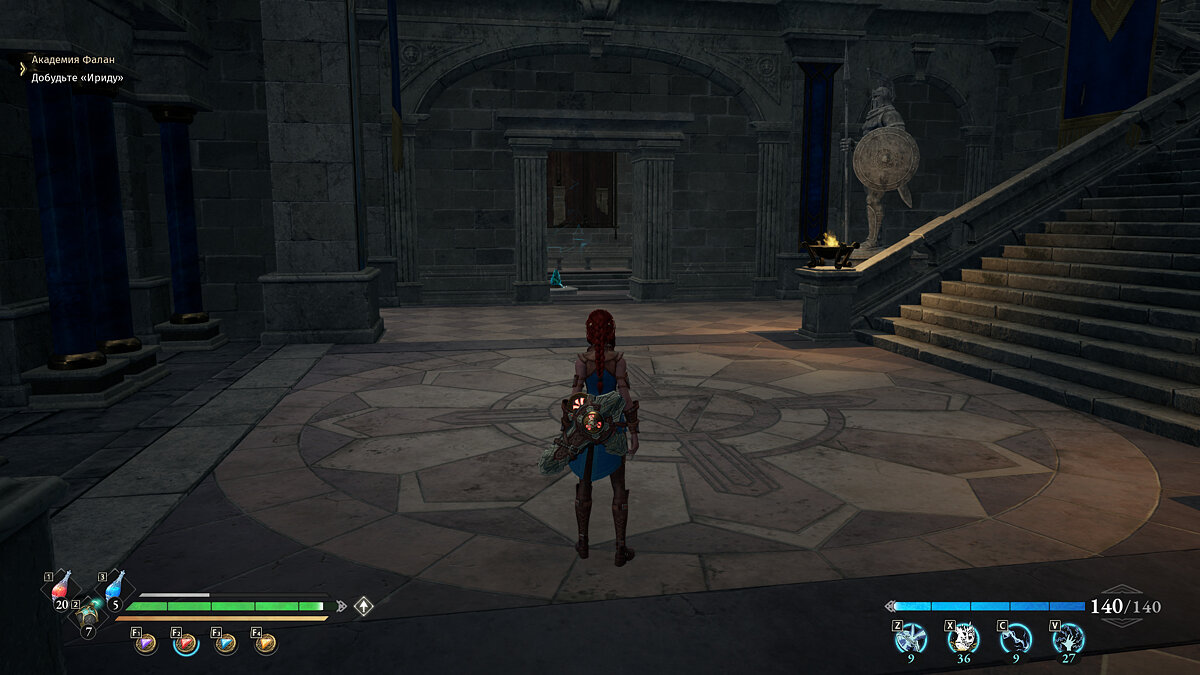
Task: Open the Академия Фалан quest tracker
Action: [70, 60]
